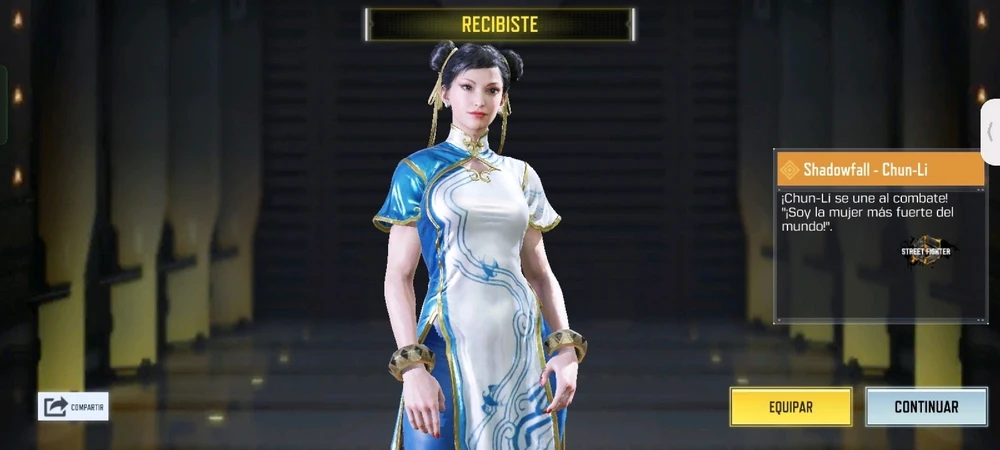Continue past the reward screen
The height and width of the screenshot is (450, 1000).
pos(926,407)
